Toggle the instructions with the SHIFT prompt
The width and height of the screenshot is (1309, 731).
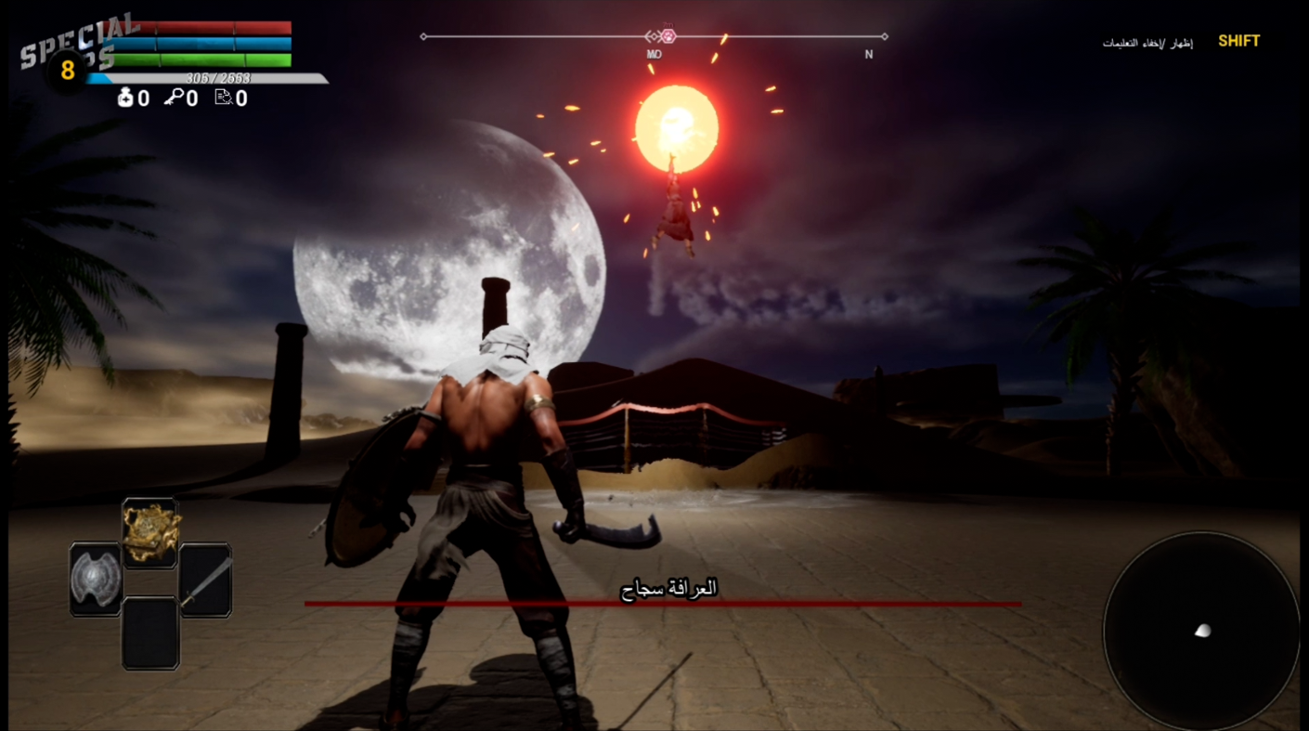pos(1240,41)
